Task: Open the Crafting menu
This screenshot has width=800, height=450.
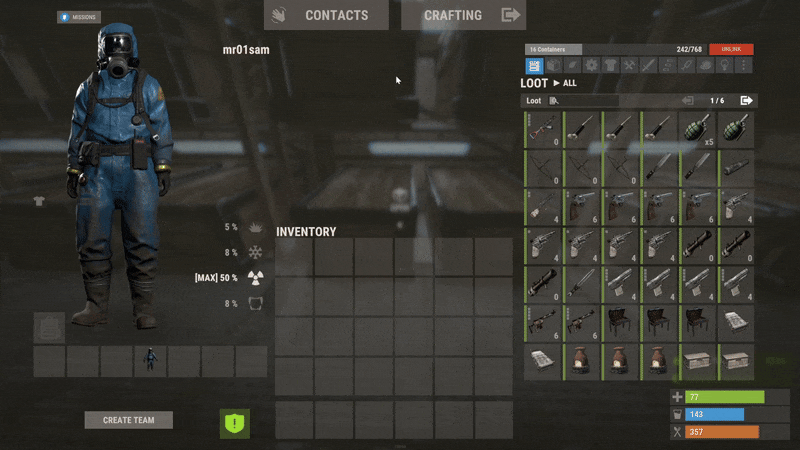Action: click(463, 15)
